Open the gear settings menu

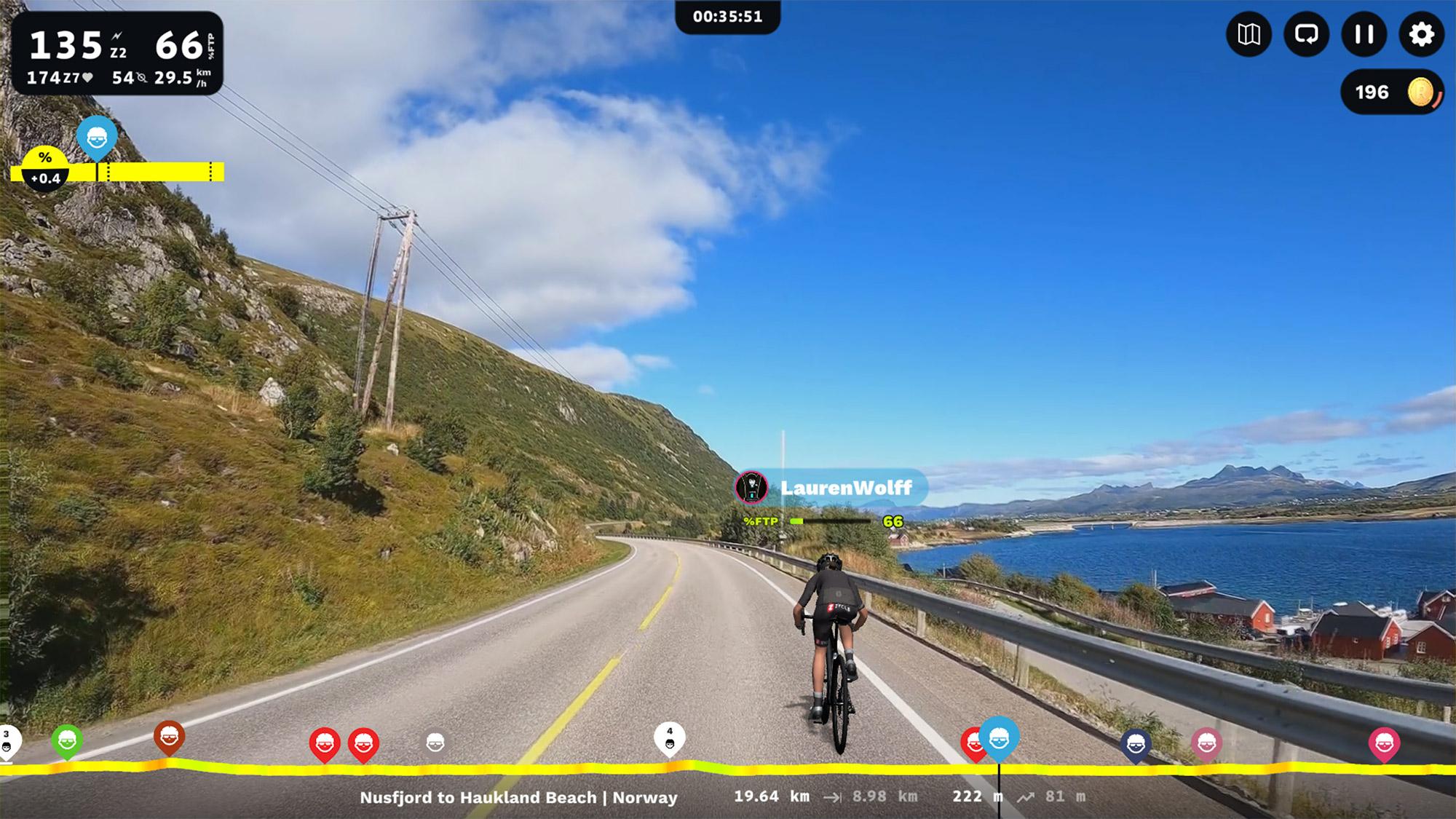pyautogui.click(x=1421, y=34)
